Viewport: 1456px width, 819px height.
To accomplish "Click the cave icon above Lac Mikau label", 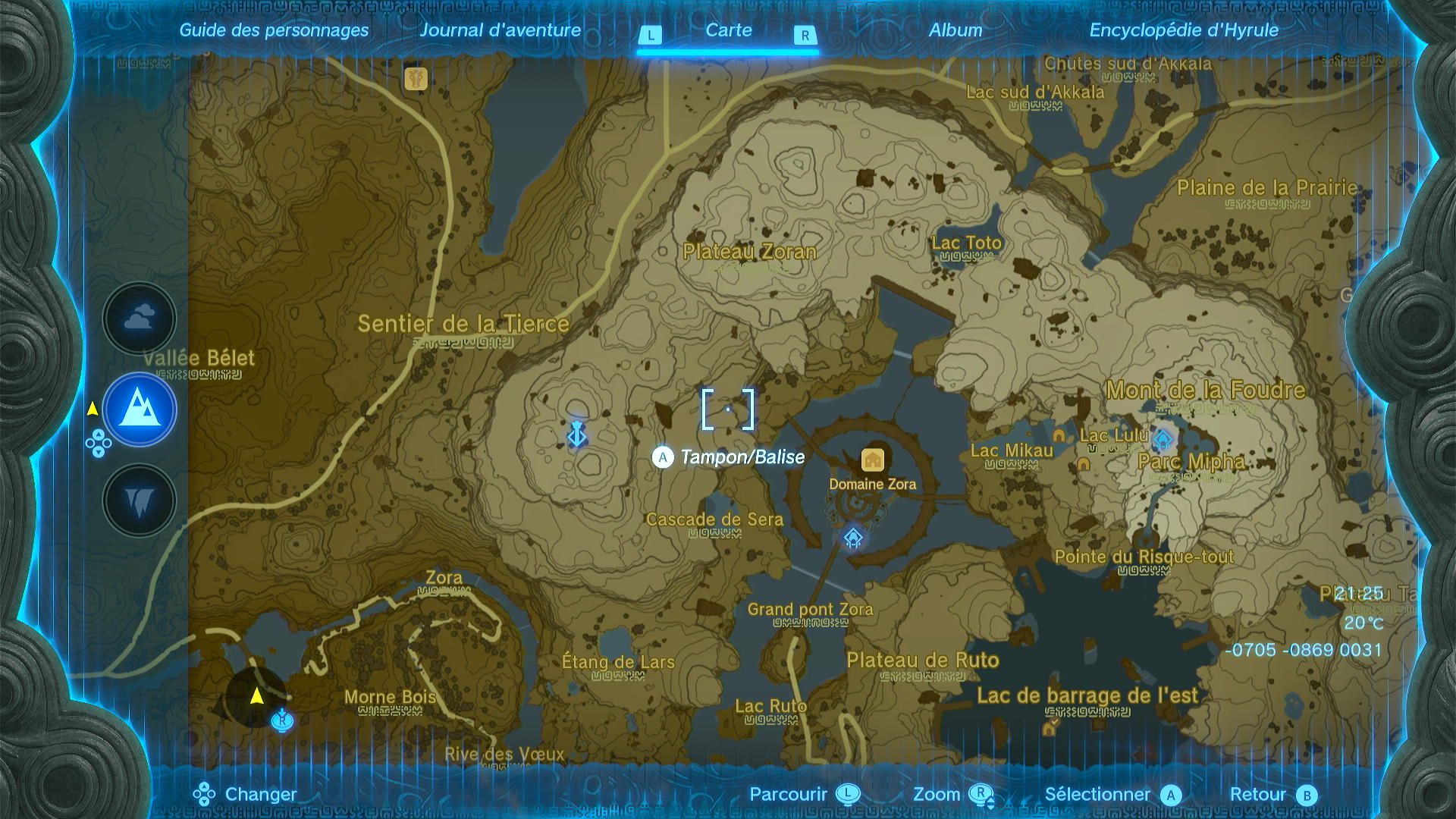I will point(1059,436).
